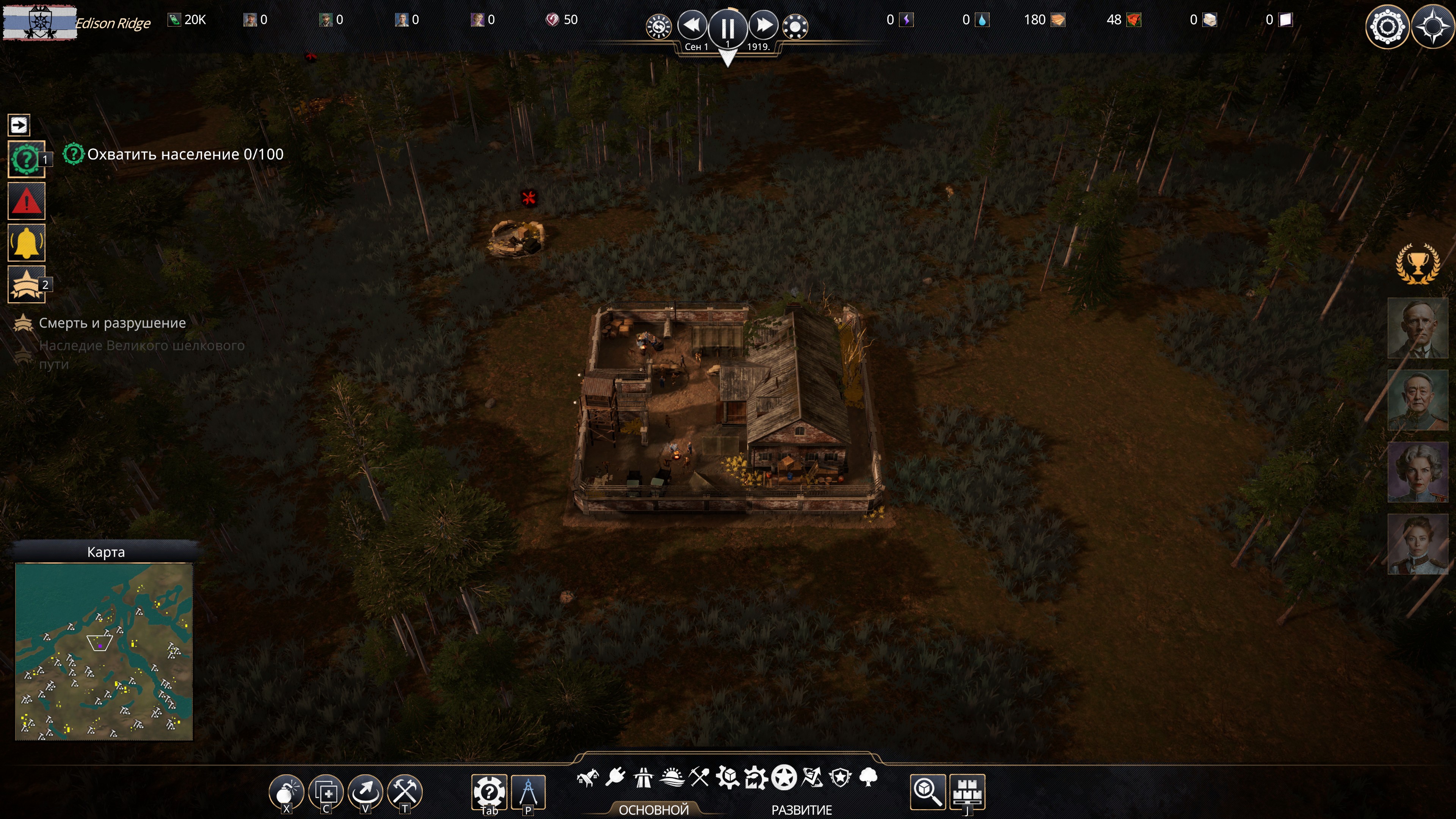The width and height of the screenshot is (1456, 819).
Task: Open the gold trophy achievements icon
Action: 1418,264
